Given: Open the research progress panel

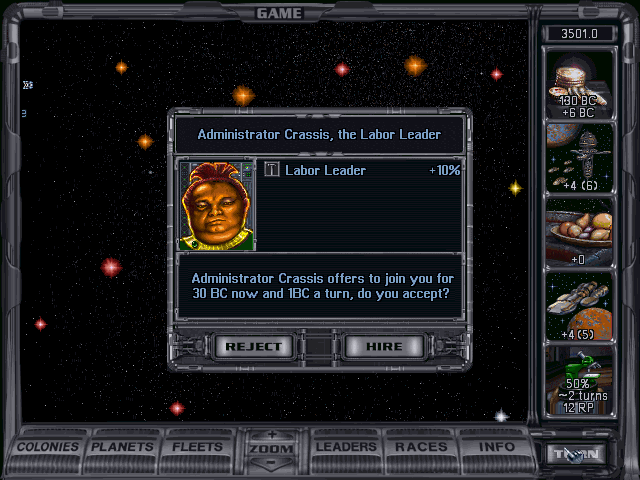Looking at the screenshot, I should click(580, 380).
